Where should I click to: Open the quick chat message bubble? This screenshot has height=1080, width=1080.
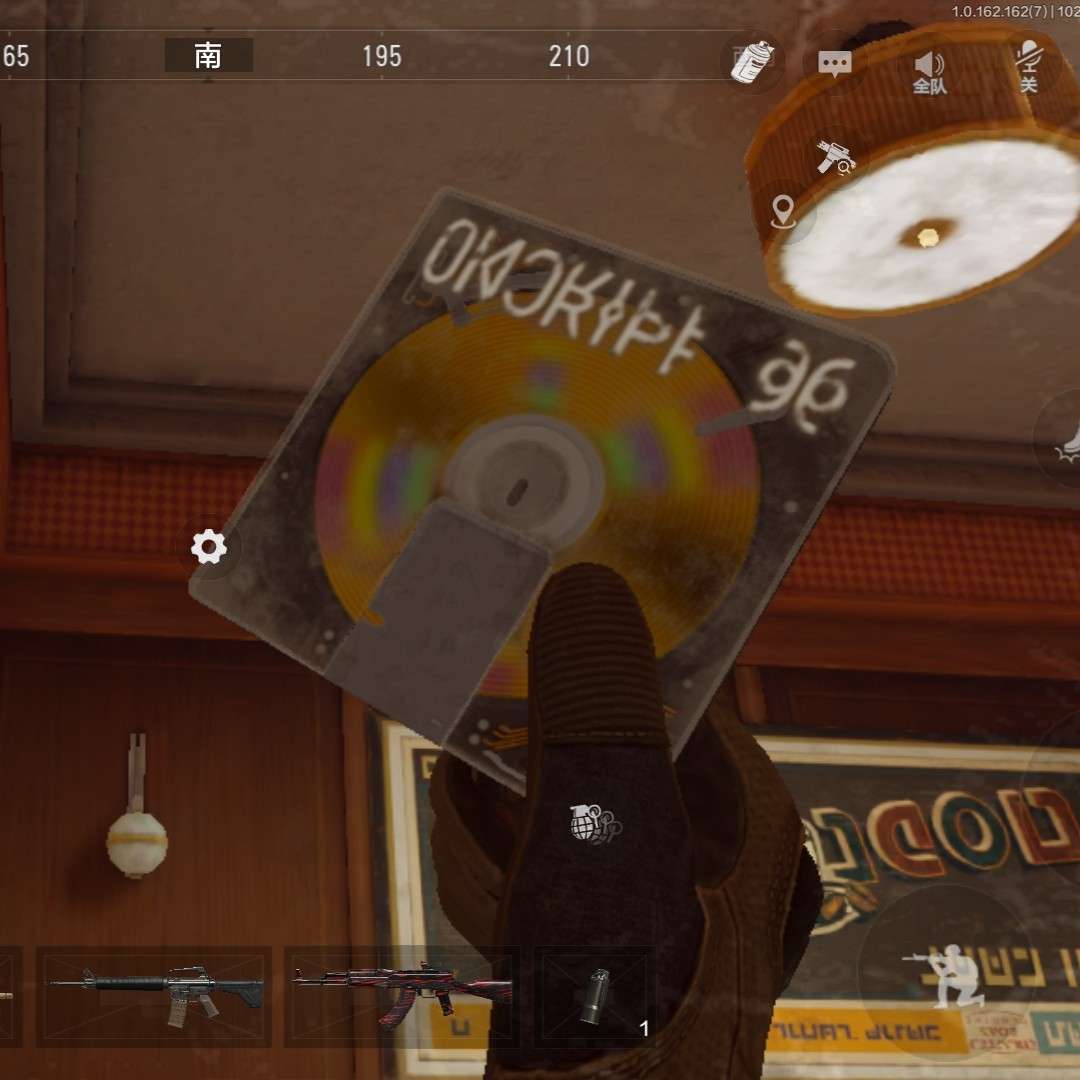(x=834, y=63)
